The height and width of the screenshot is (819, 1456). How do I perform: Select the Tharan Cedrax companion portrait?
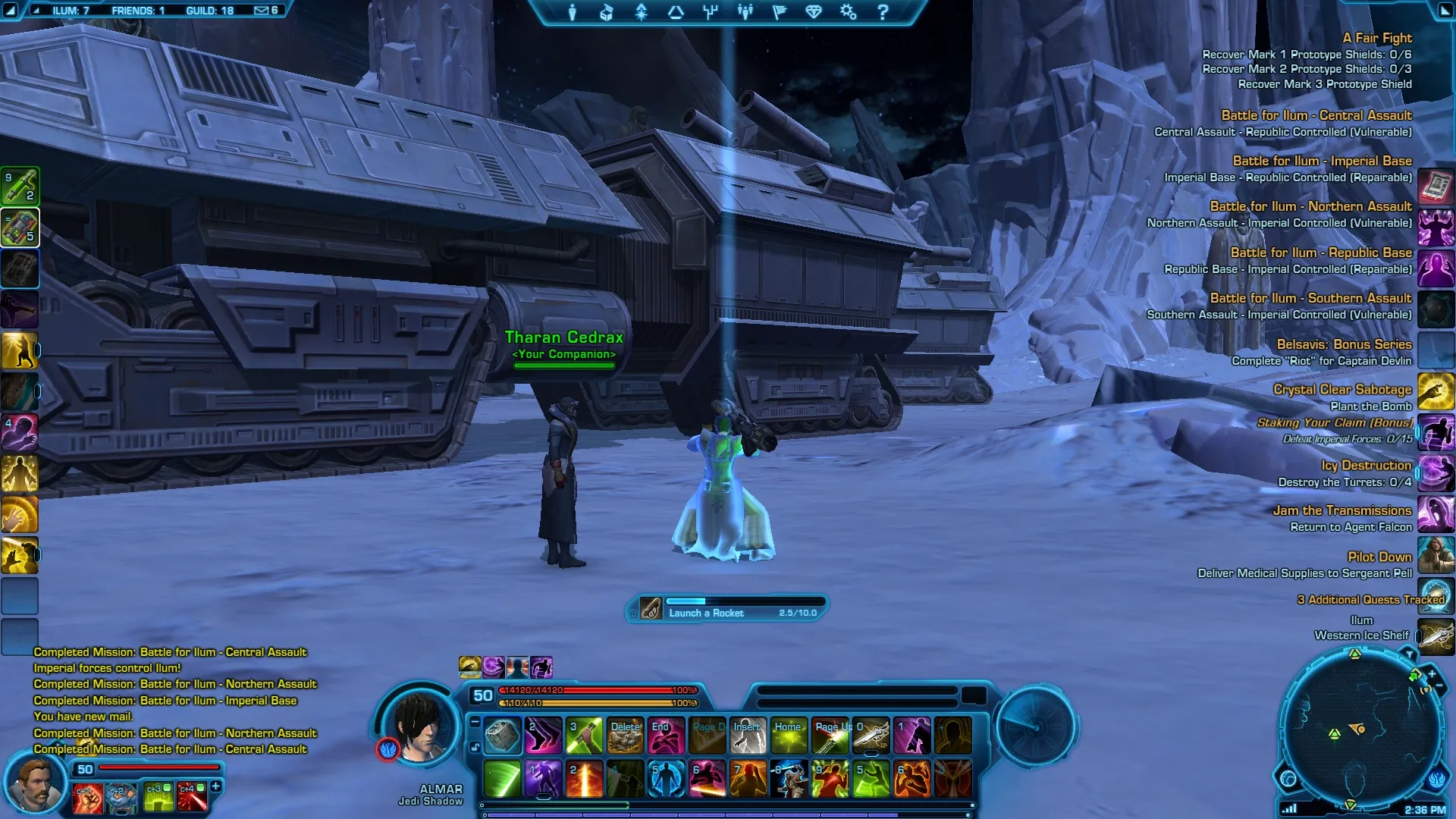34,785
